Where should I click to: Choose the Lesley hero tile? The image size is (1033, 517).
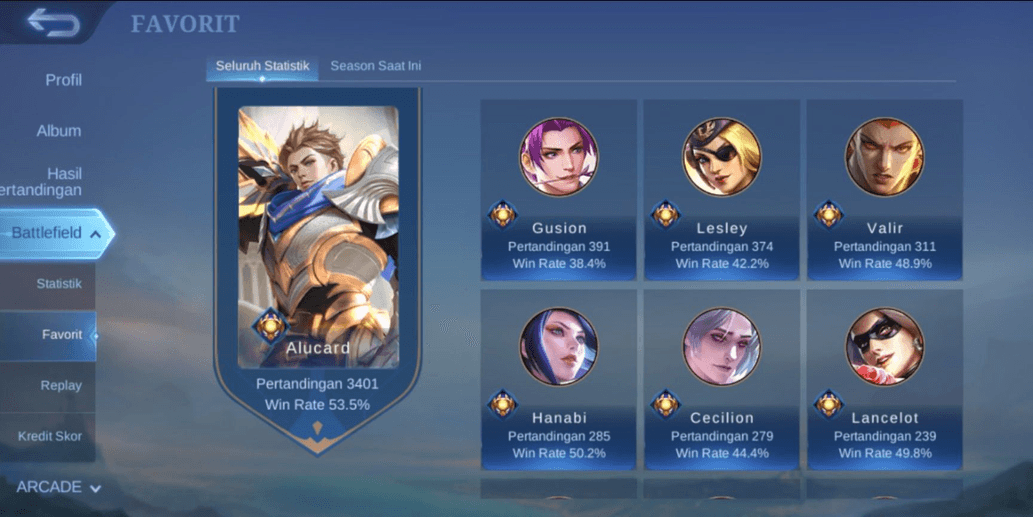point(721,190)
